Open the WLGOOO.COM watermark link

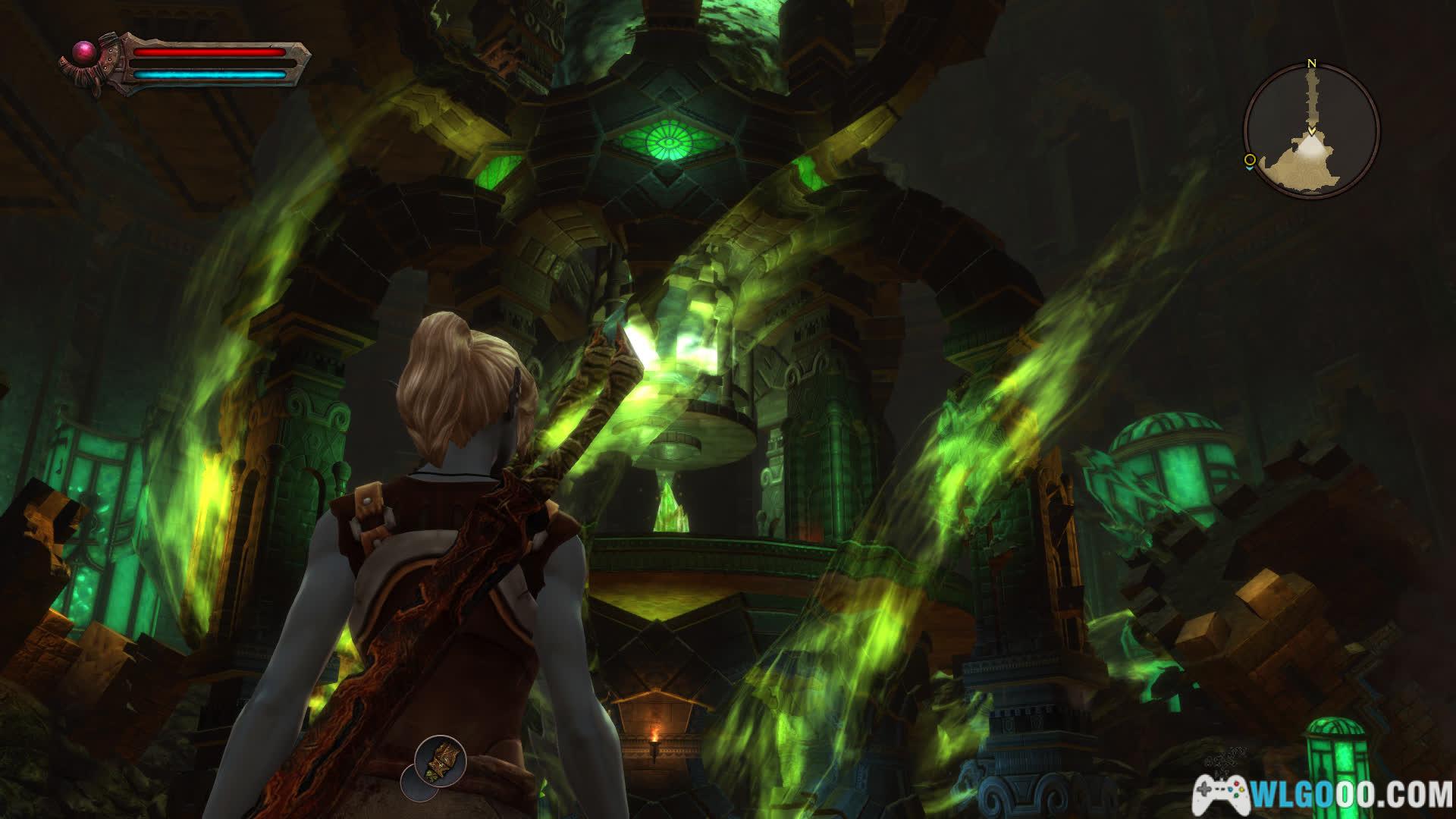click(1323, 795)
